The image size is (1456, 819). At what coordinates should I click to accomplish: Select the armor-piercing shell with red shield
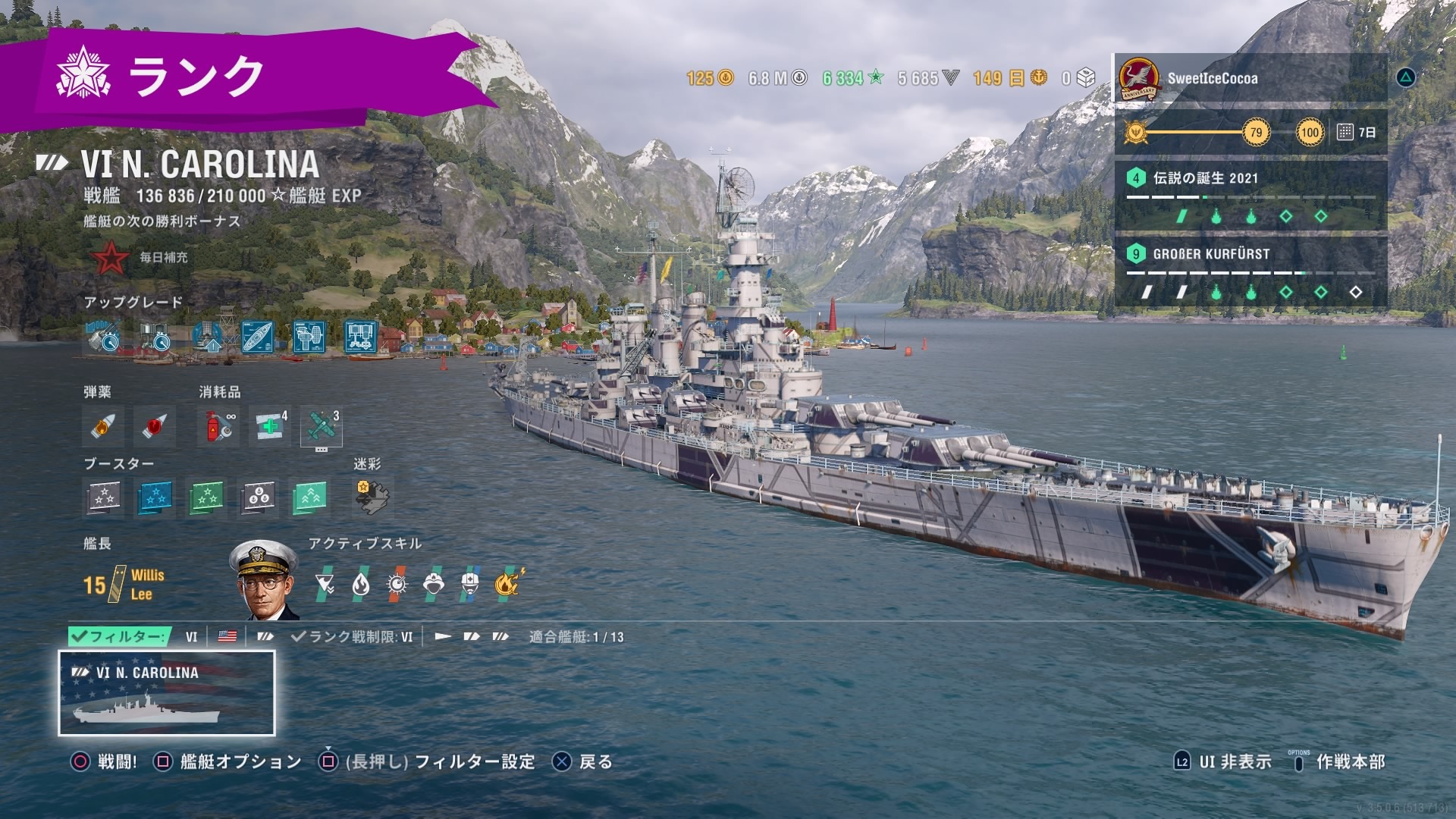coord(155,426)
